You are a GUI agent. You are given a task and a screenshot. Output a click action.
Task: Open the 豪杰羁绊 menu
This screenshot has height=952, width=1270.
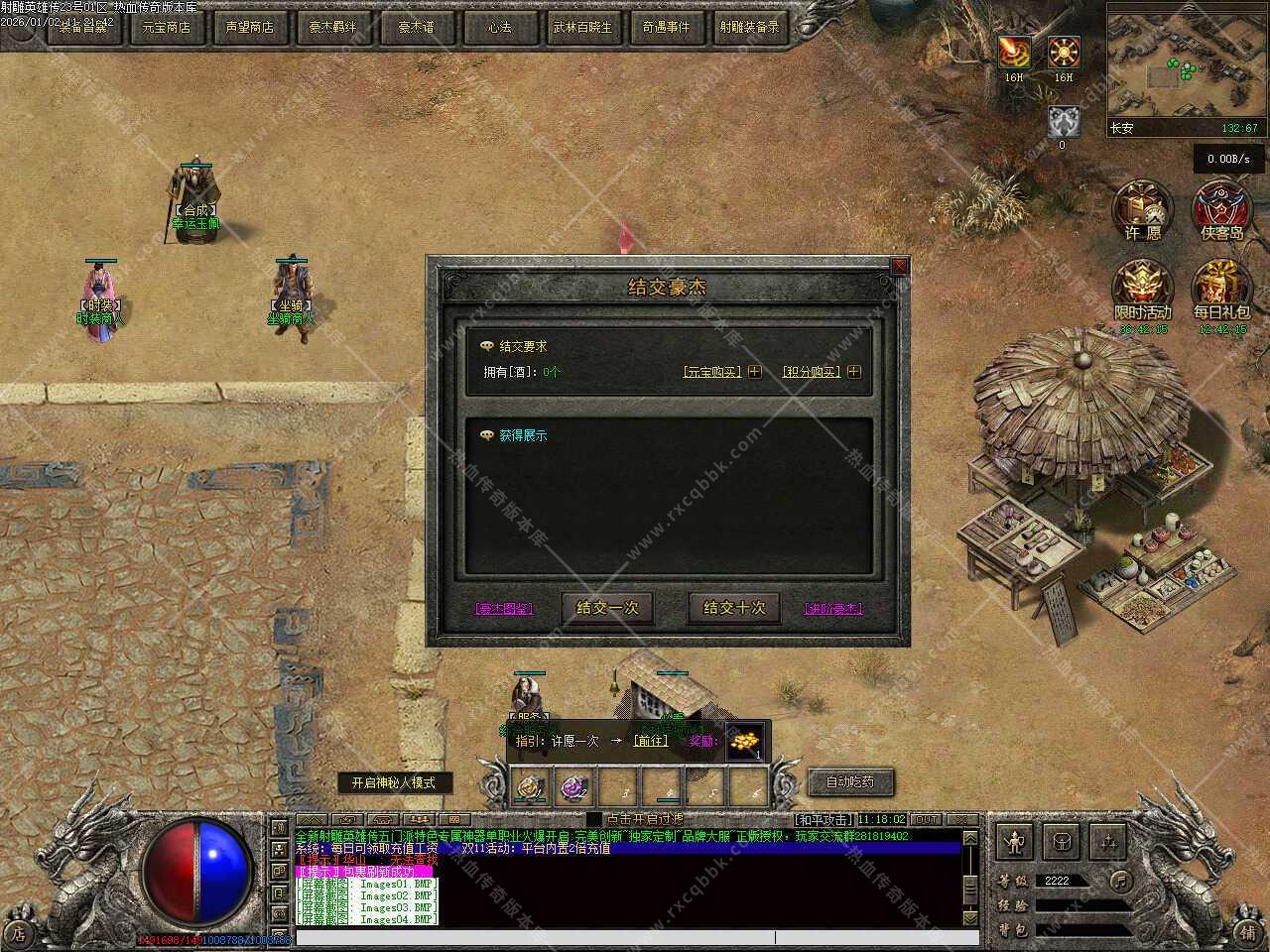pyautogui.click(x=332, y=27)
